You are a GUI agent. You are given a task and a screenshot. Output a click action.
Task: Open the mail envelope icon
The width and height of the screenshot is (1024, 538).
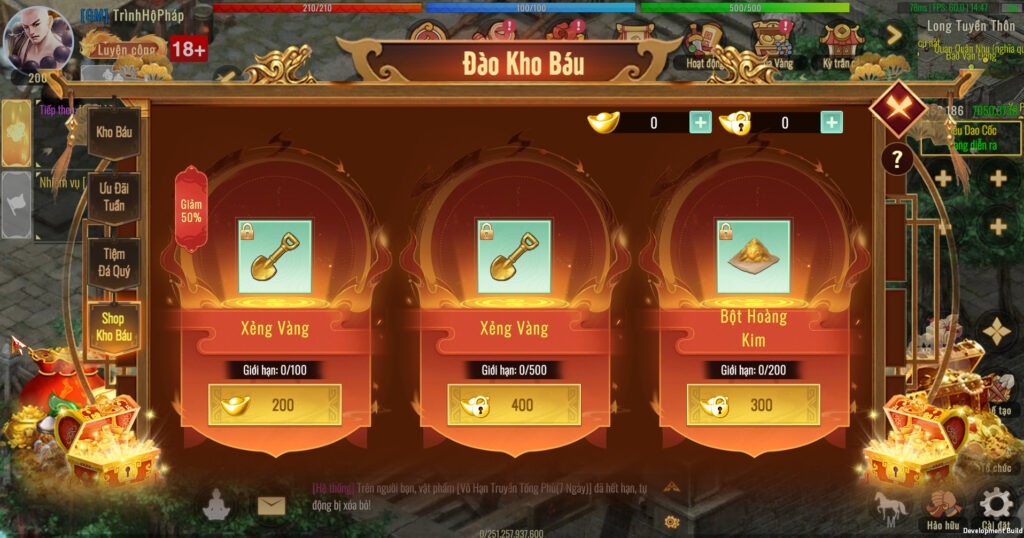tap(271, 506)
